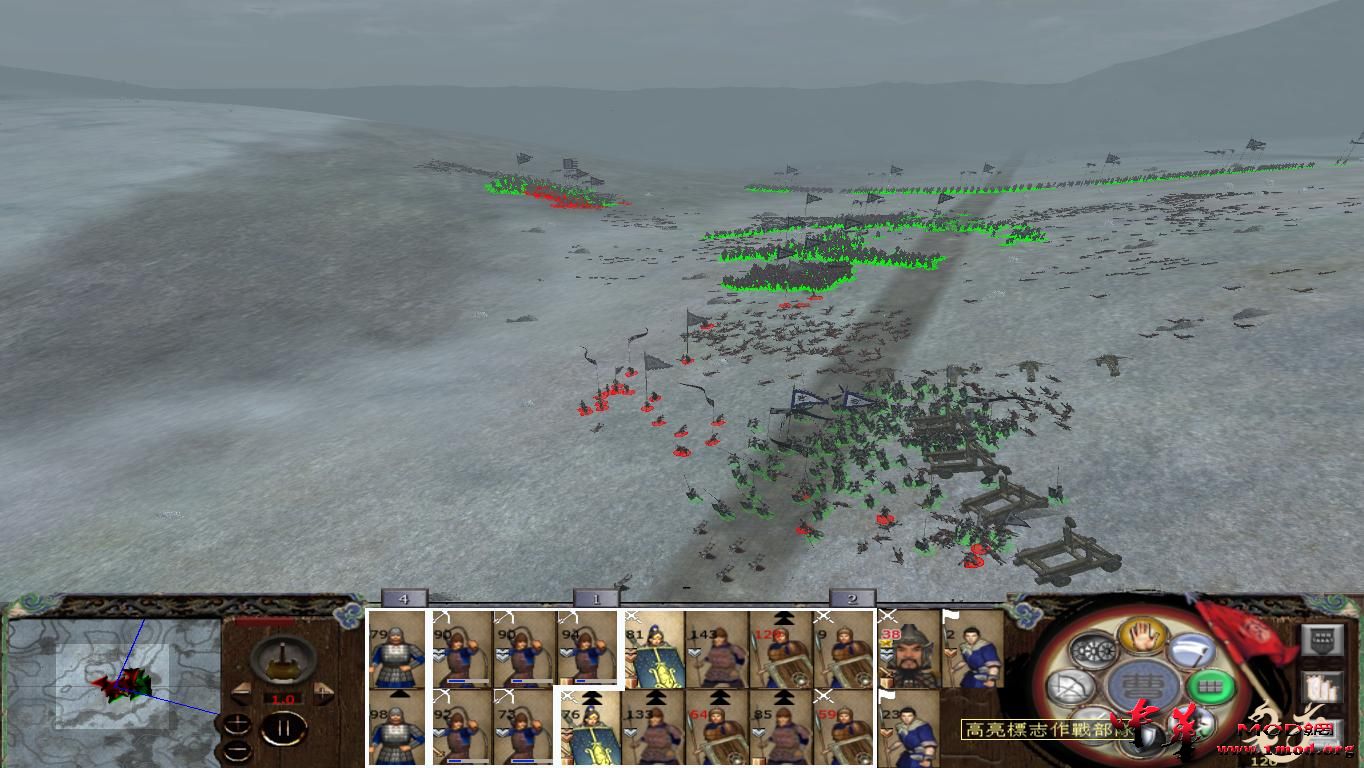Click the central Cao faction emblem
1364x768 pixels.
[1140, 683]
